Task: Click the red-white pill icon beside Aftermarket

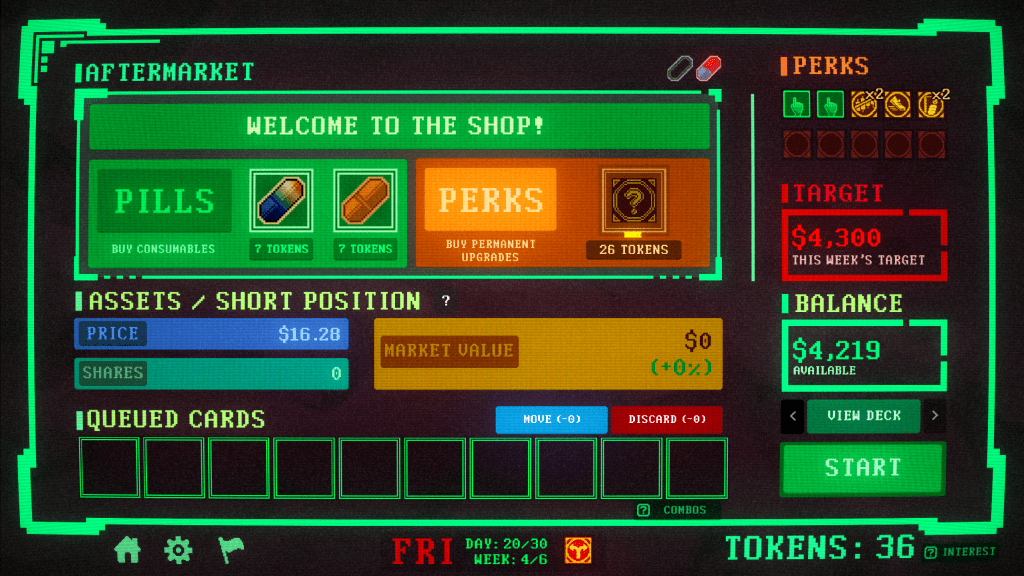Action: [709, 68]
